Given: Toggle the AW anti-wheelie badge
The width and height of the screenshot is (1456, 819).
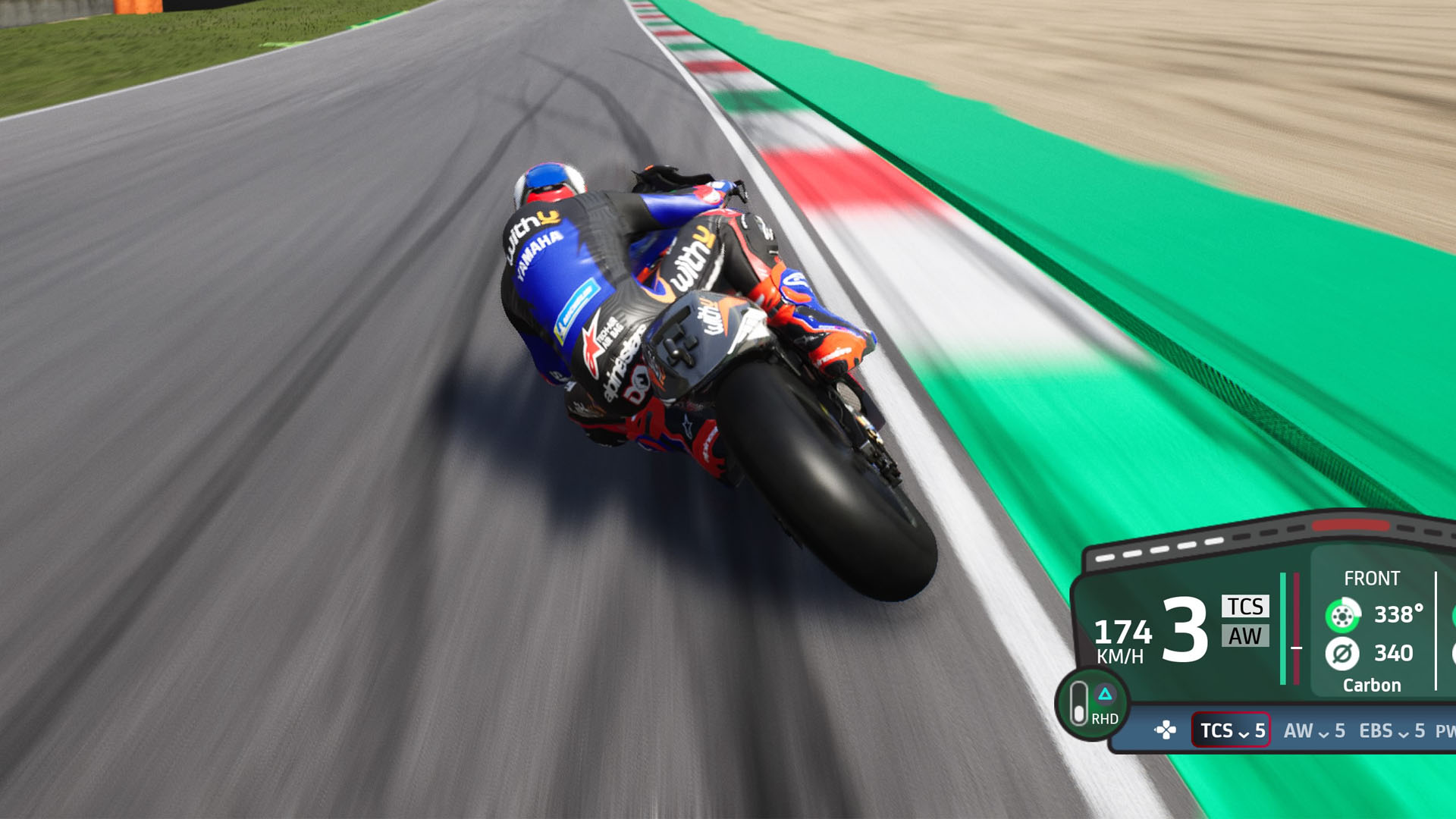Looking at the screenshot, I should pos(1246,639).
